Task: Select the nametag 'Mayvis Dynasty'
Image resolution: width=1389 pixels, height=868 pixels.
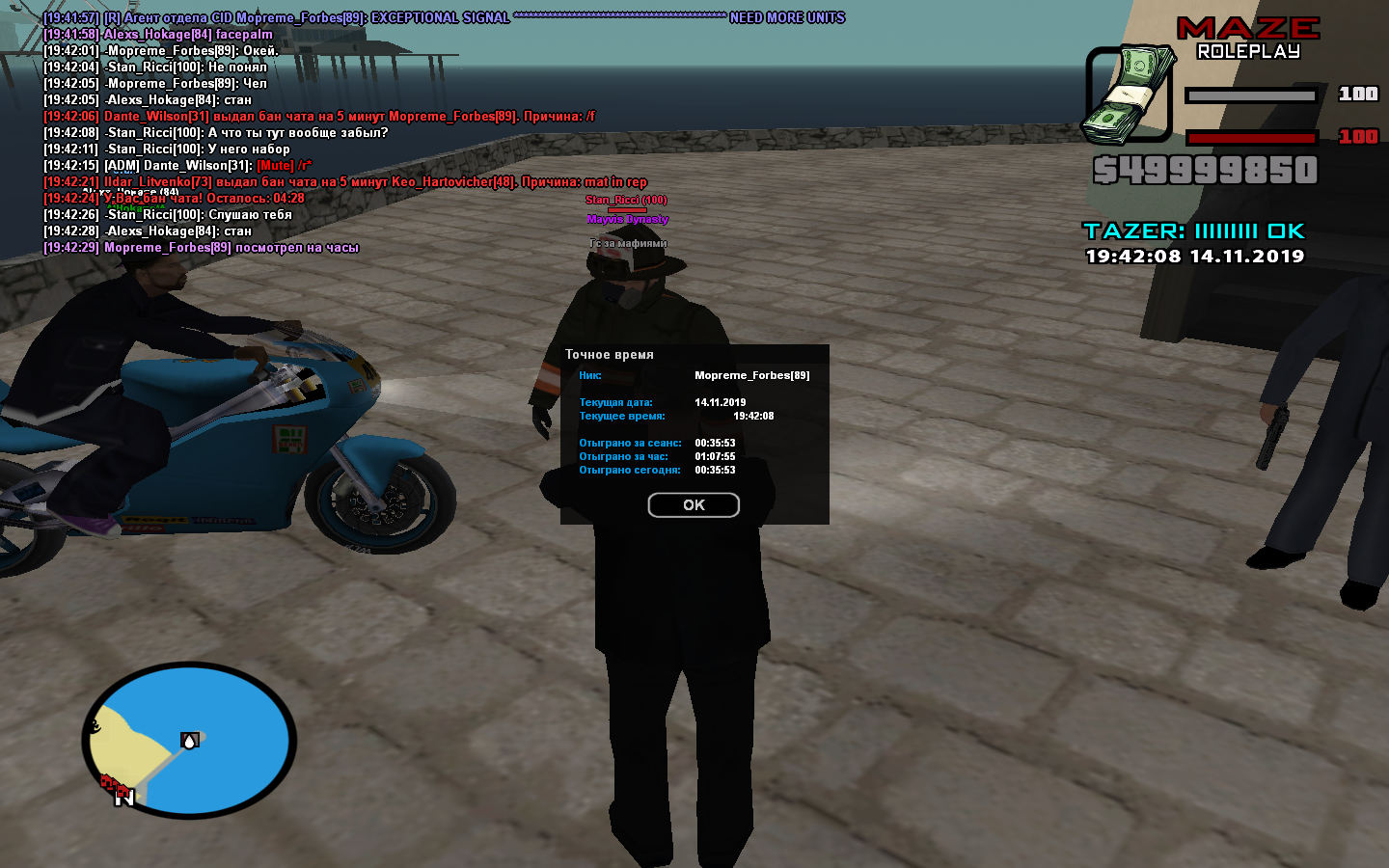Action: [x=628, y=219]
